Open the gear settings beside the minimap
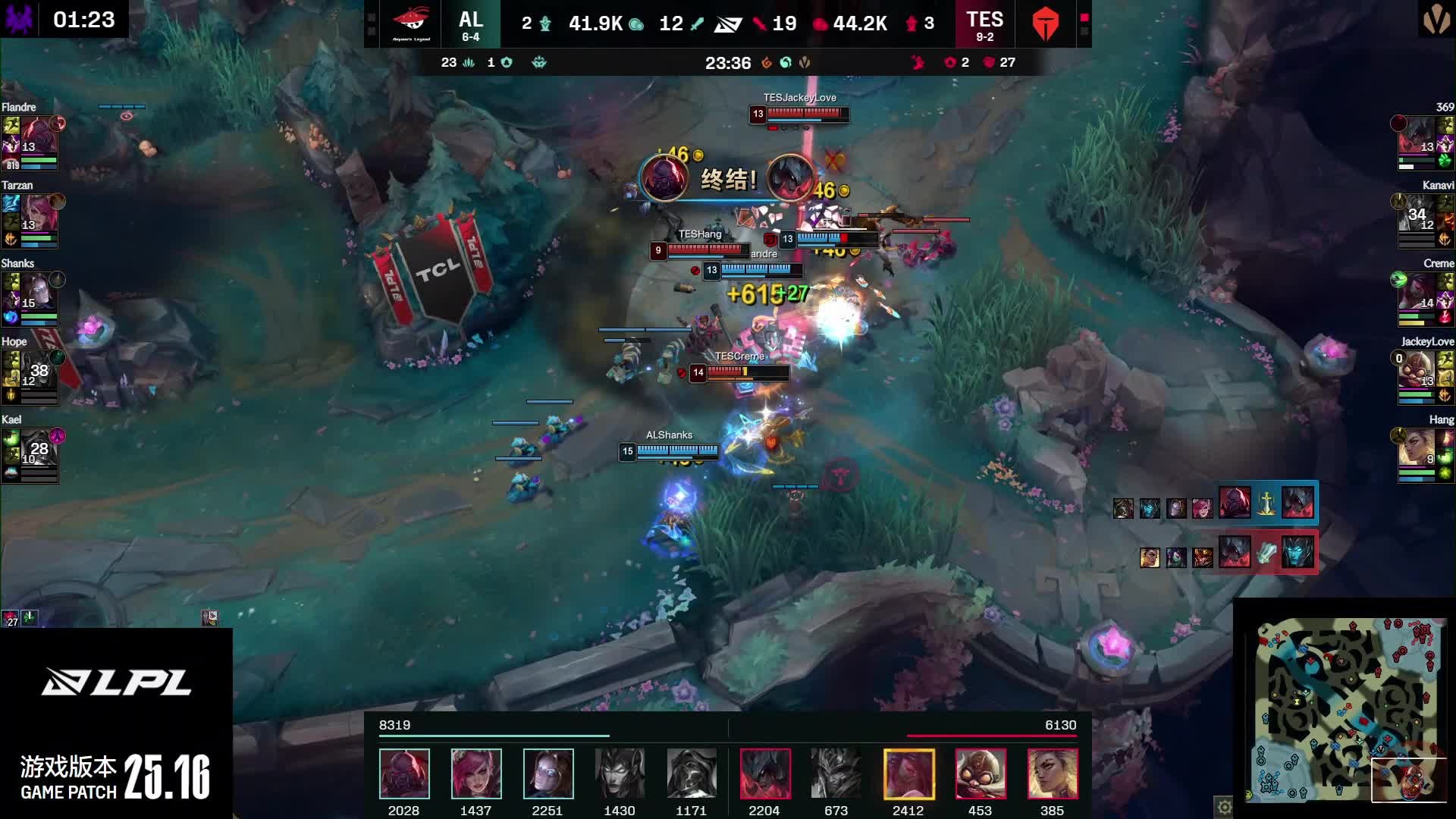 pyautogui.click(x=1224, y=807)
